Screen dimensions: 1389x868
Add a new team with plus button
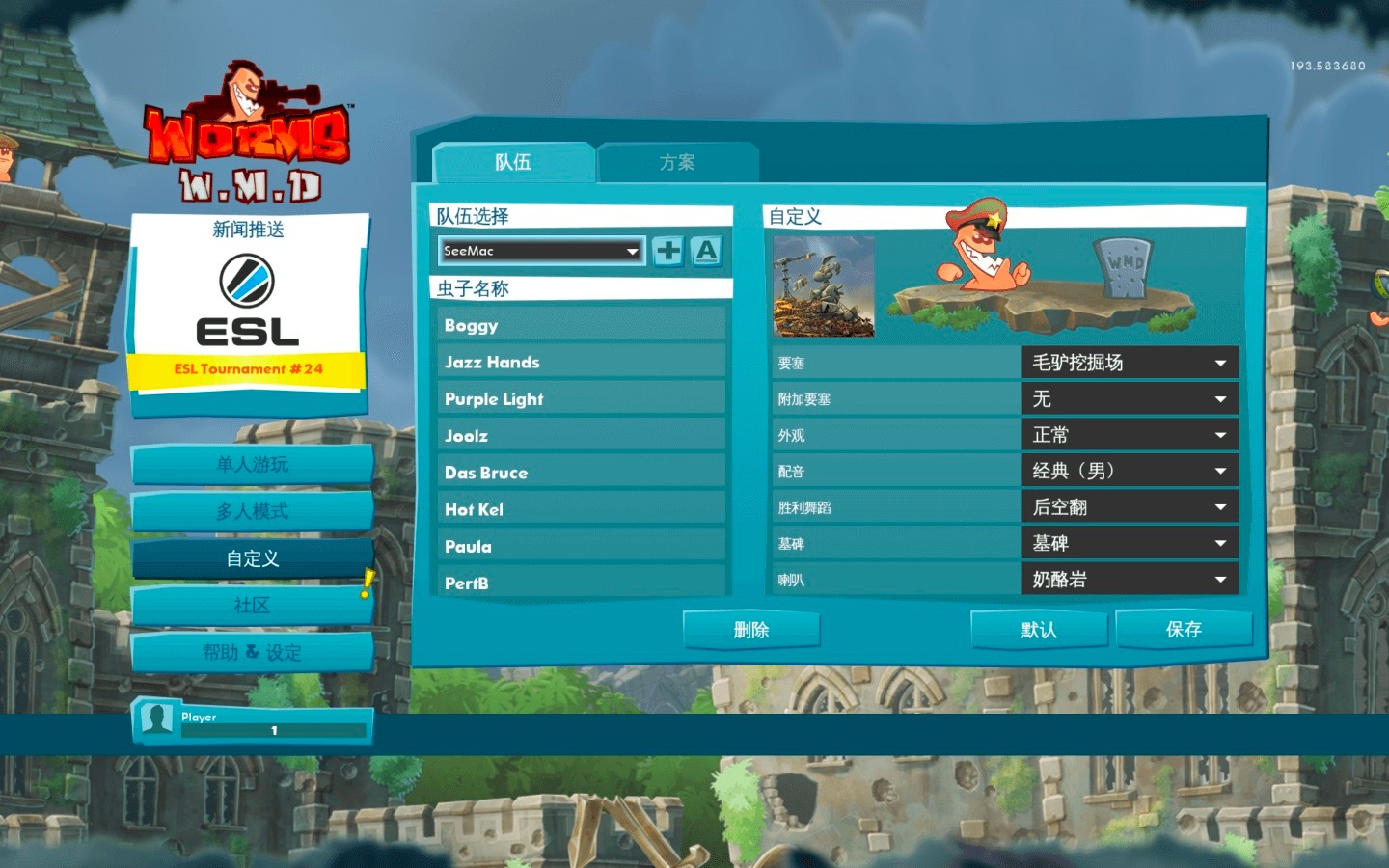[x=667, y=251]
